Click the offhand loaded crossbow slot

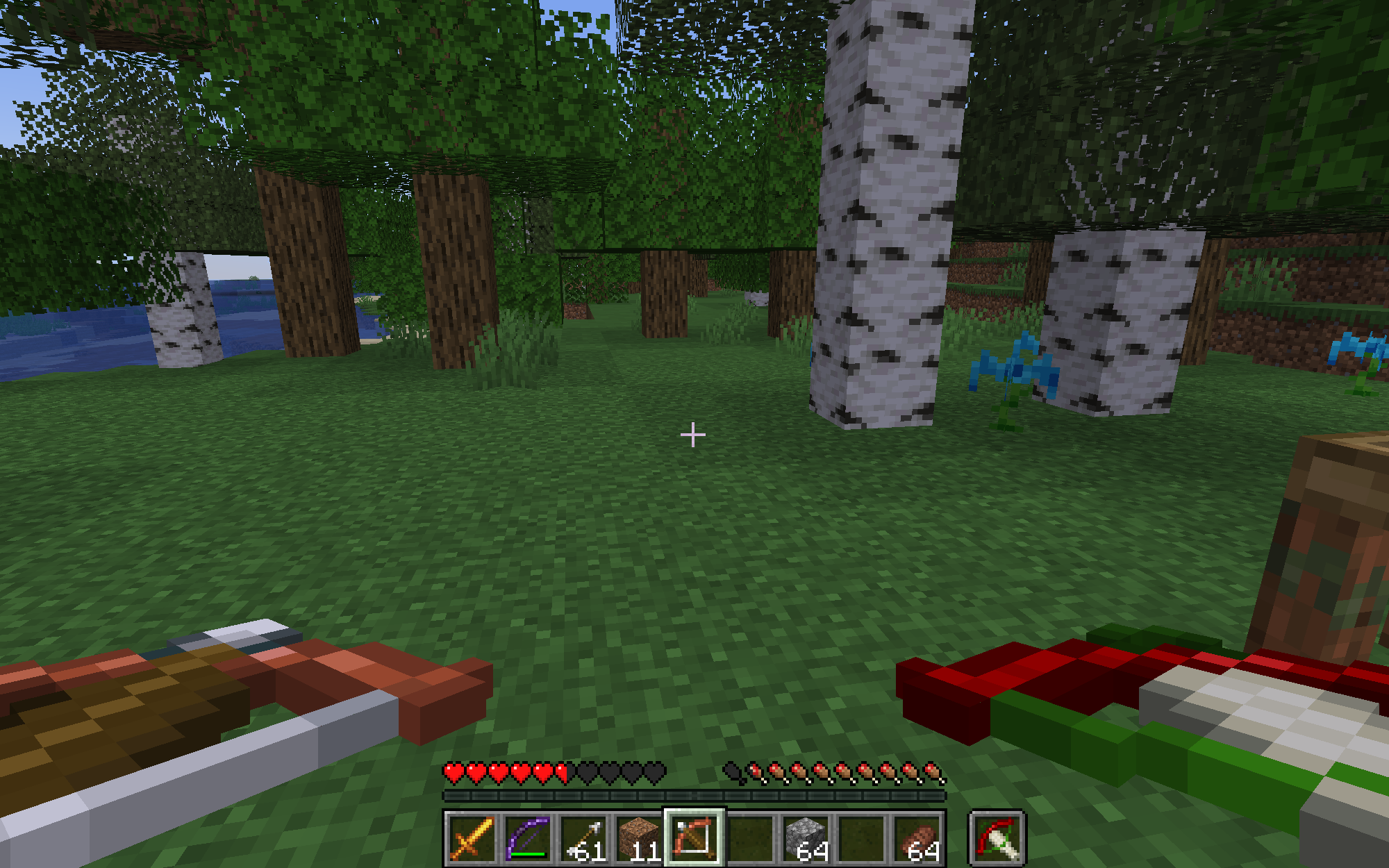pyautogui.click(x=997, y=838)
